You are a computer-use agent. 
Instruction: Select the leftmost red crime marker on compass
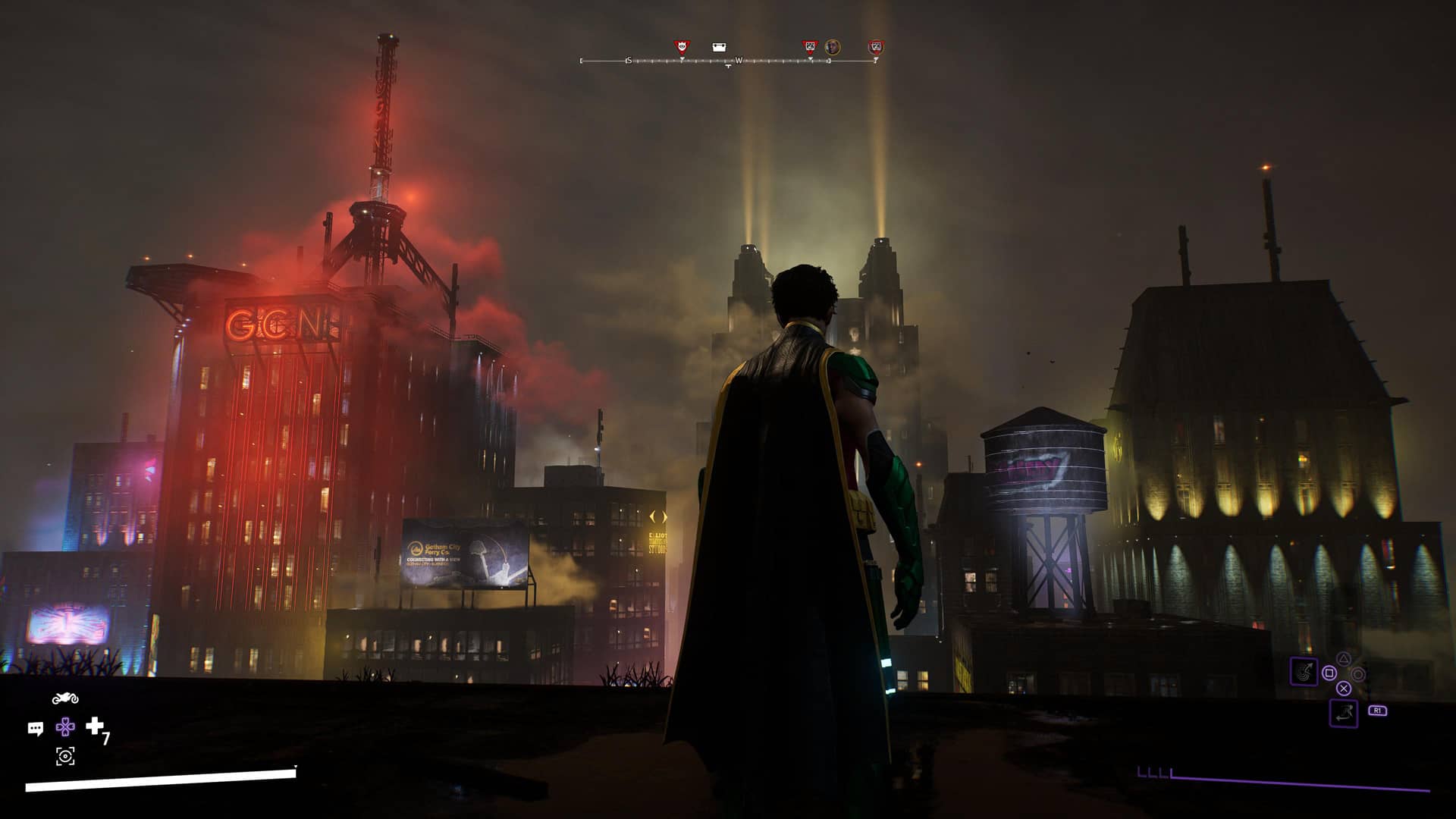click(x=681, y=45)
